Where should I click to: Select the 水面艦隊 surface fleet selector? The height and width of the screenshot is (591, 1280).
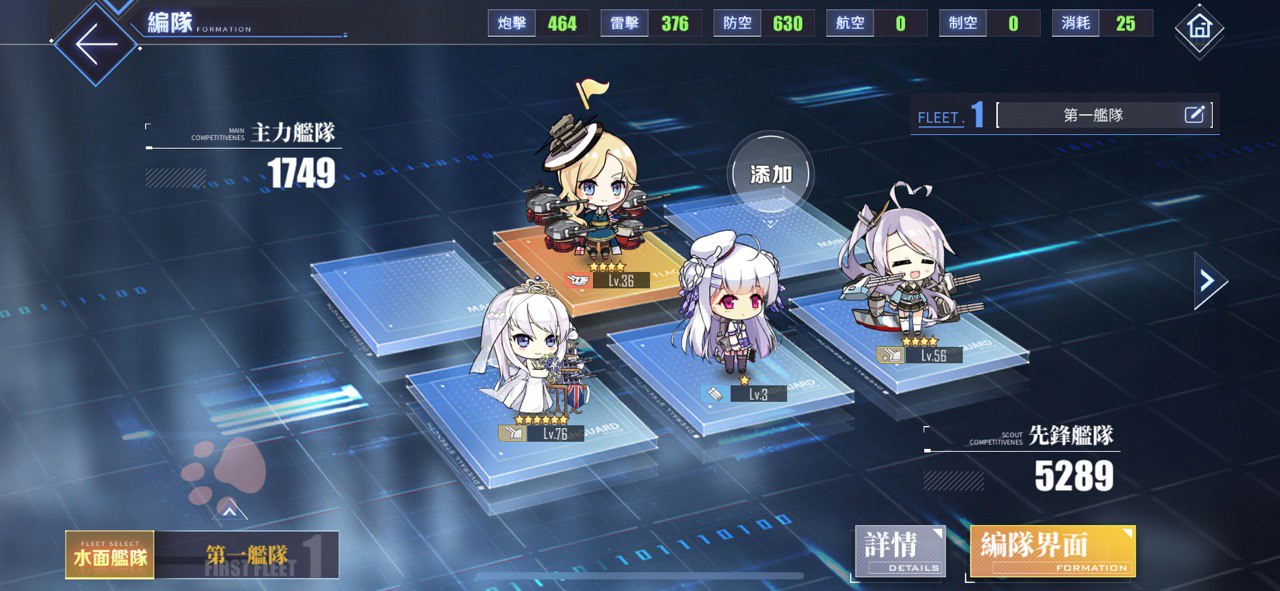(109, 555)
